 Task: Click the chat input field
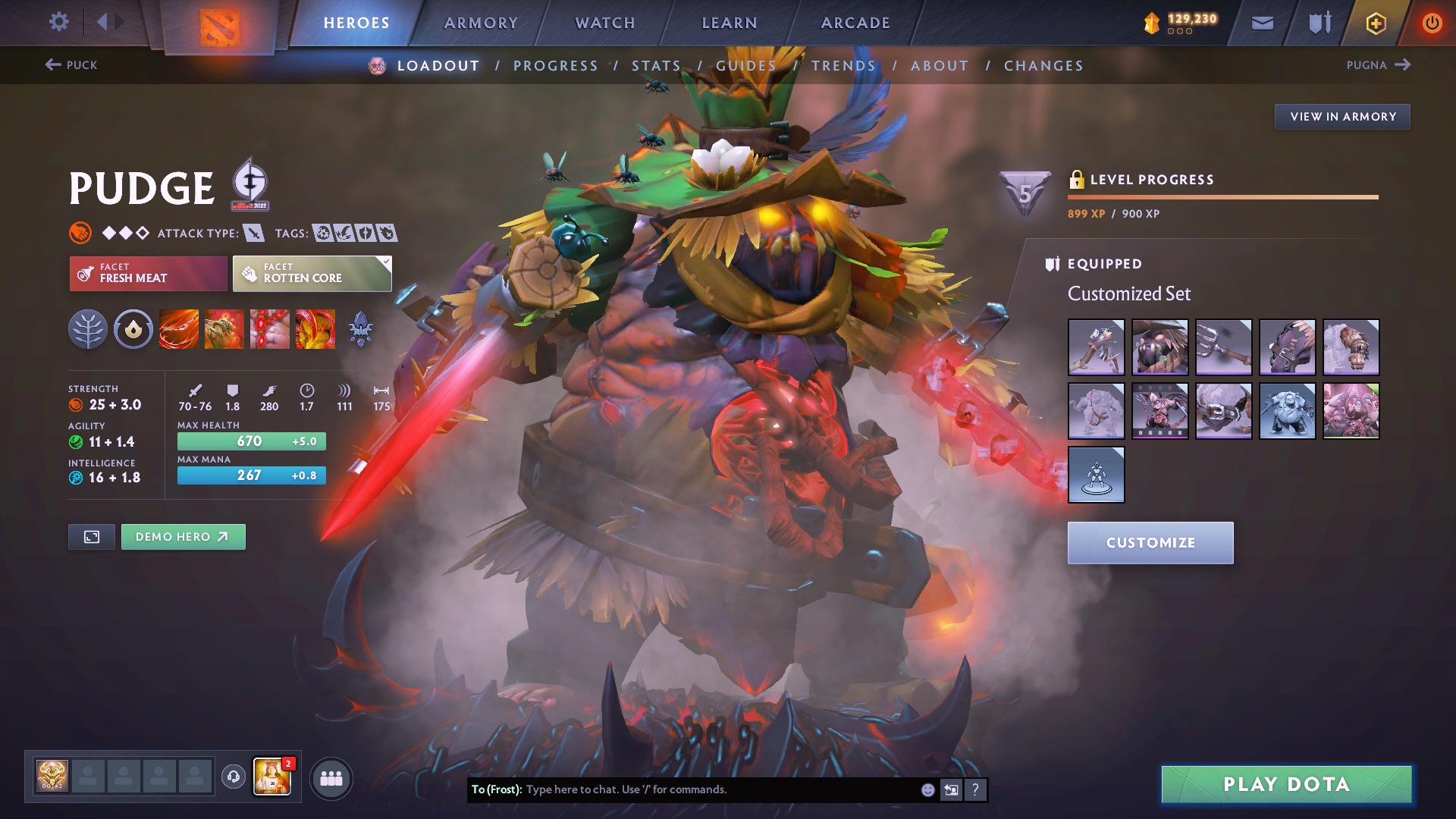tap(720, 789)
